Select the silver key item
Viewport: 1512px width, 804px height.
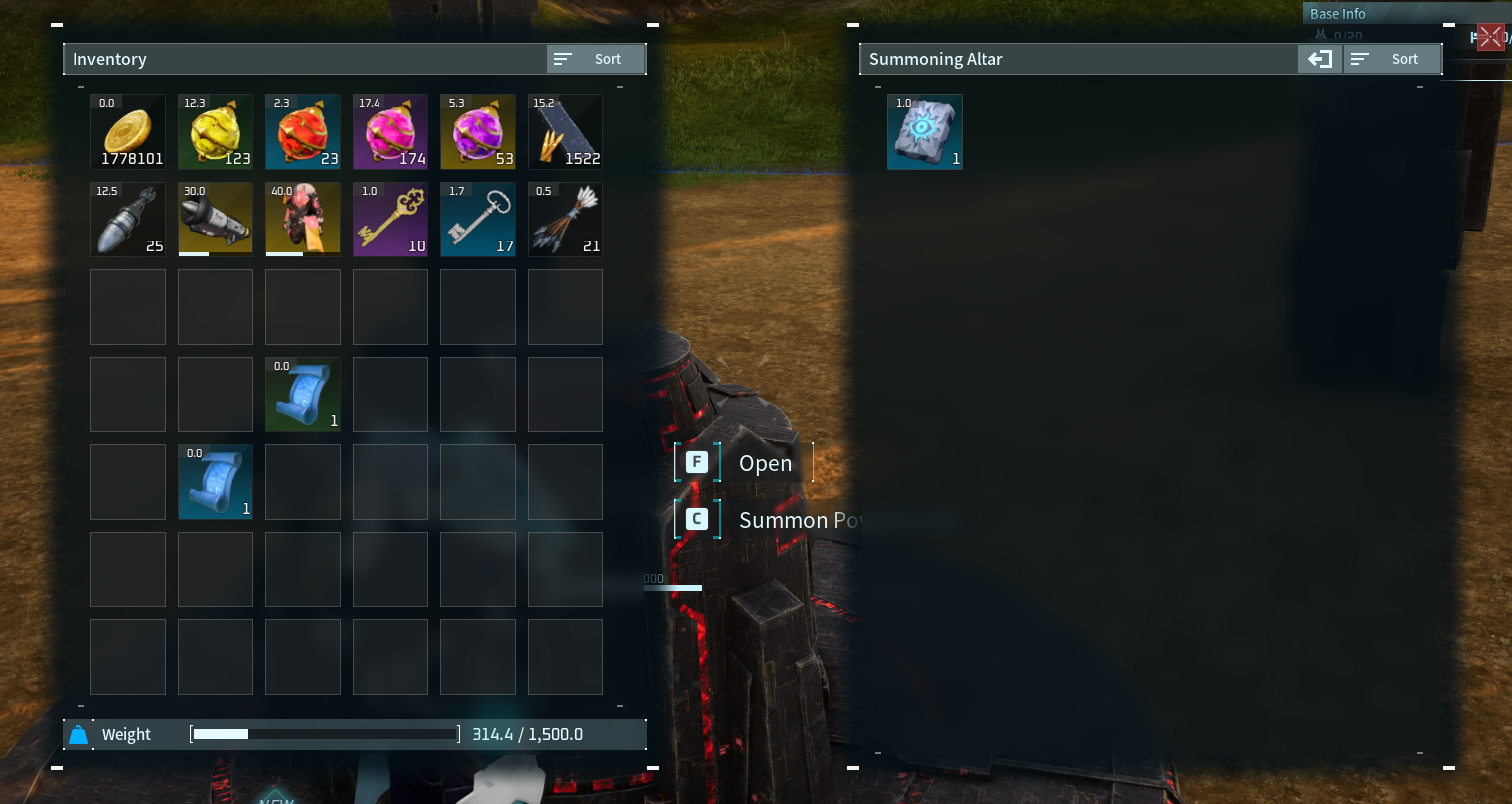(477, 220)
